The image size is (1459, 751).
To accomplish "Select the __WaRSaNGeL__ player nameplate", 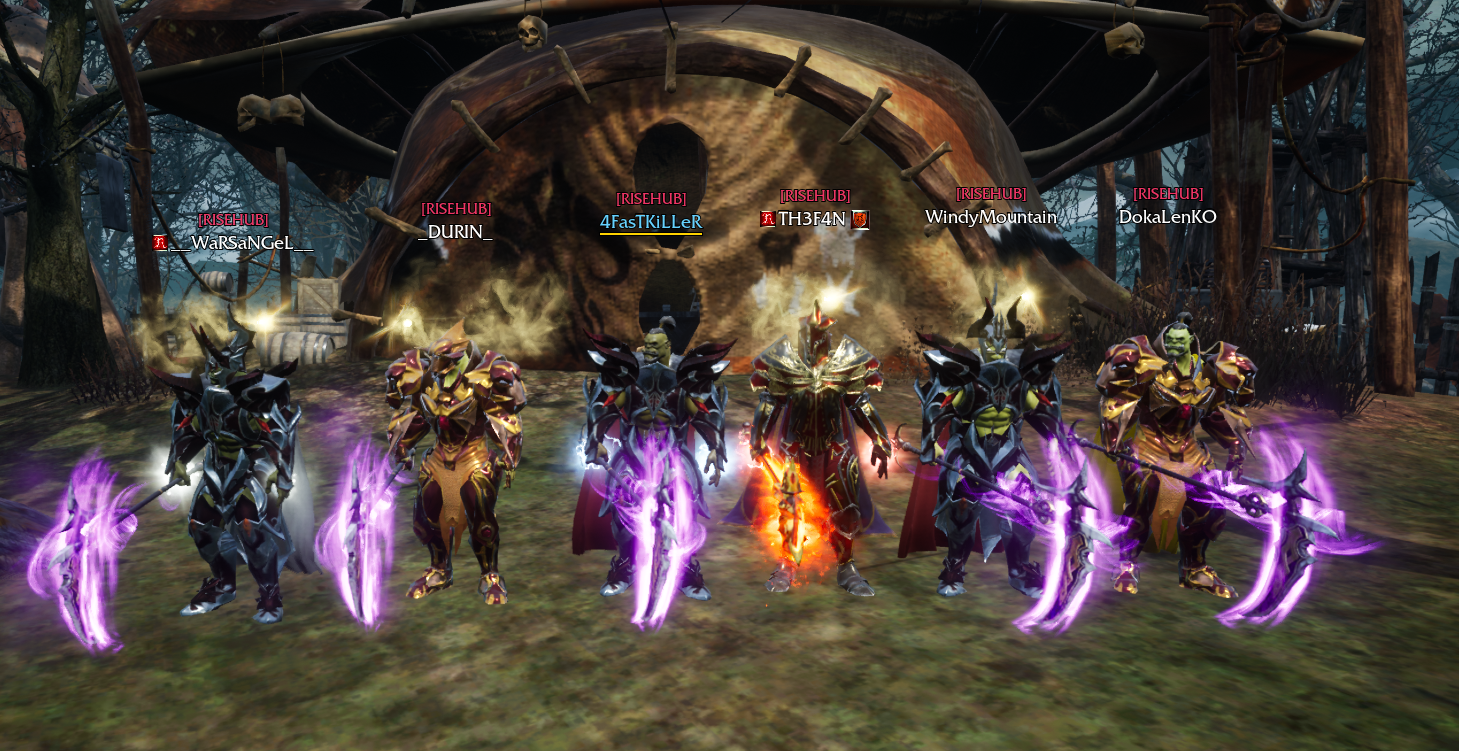I will [240, 243].
